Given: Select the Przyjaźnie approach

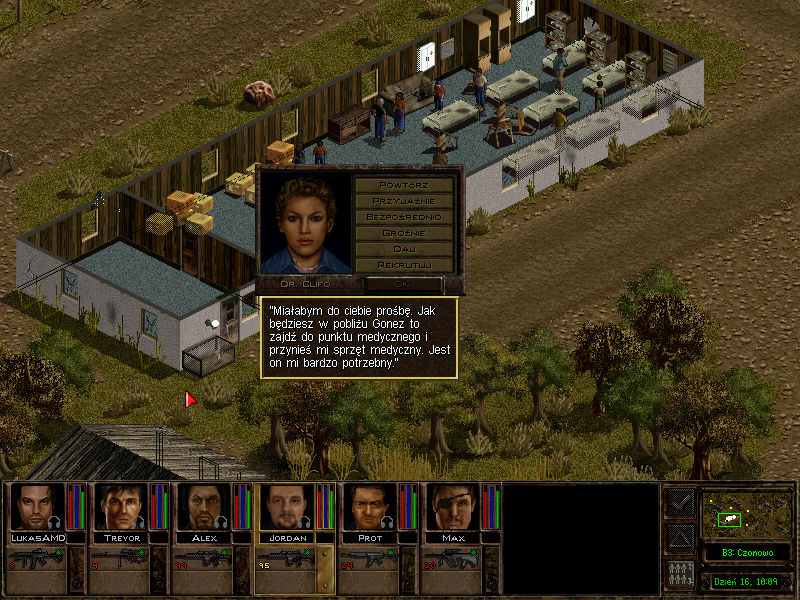Looking at the screenshot, I should [x=404, y=201].
